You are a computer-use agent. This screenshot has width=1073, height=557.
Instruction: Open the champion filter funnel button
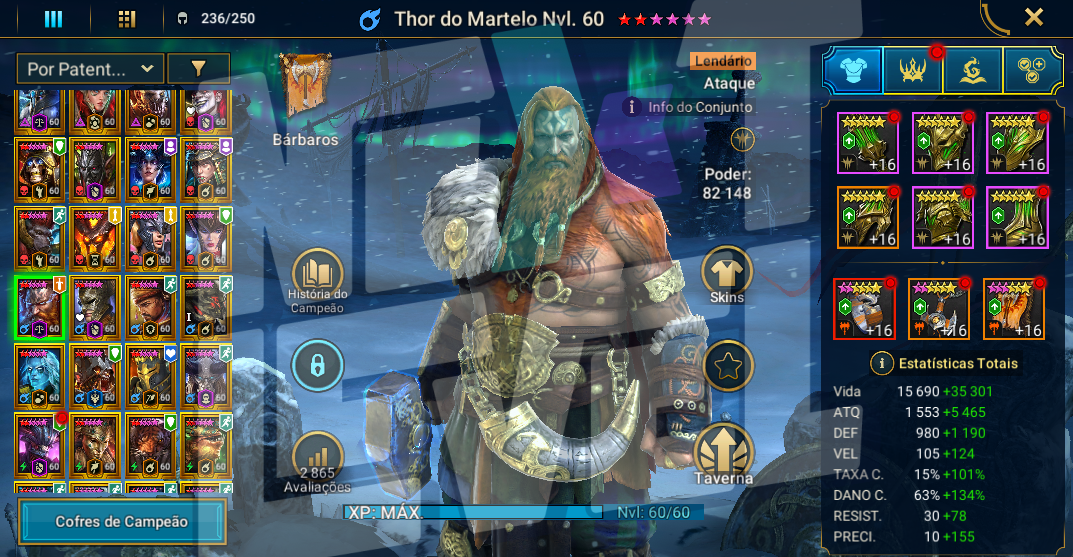[198, 68]
